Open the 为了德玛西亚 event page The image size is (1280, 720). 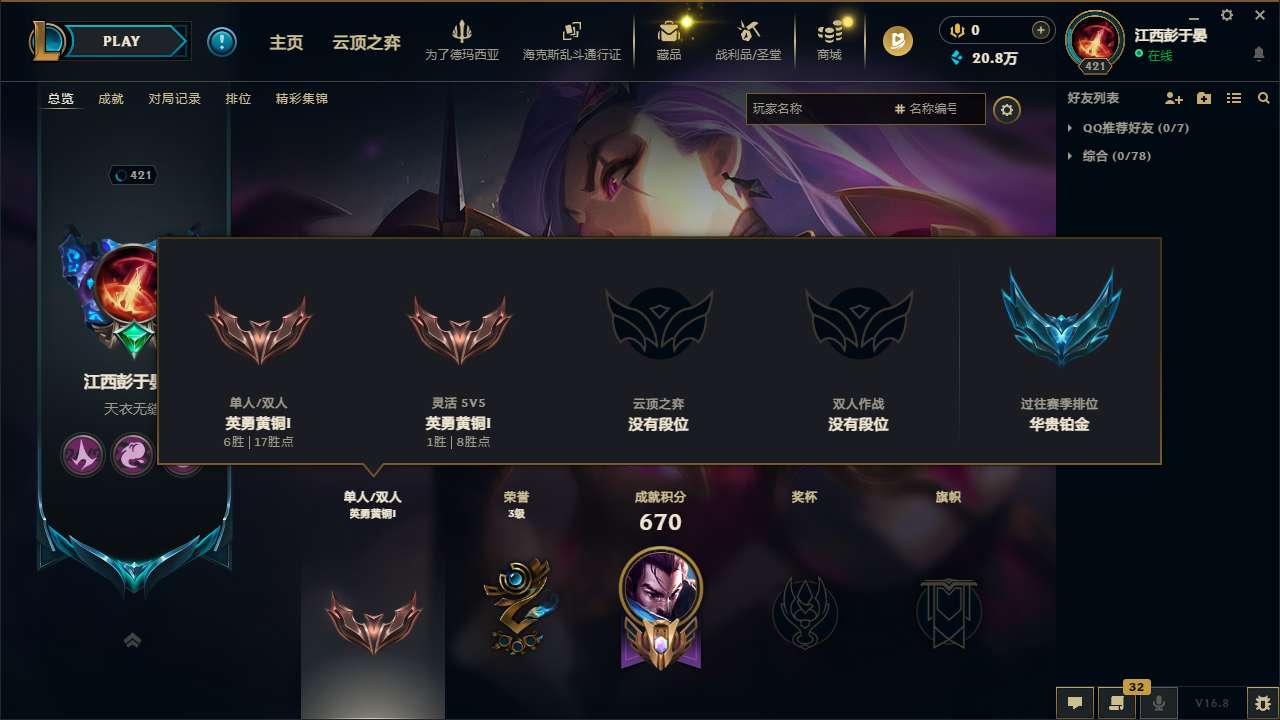coord(461,40)
